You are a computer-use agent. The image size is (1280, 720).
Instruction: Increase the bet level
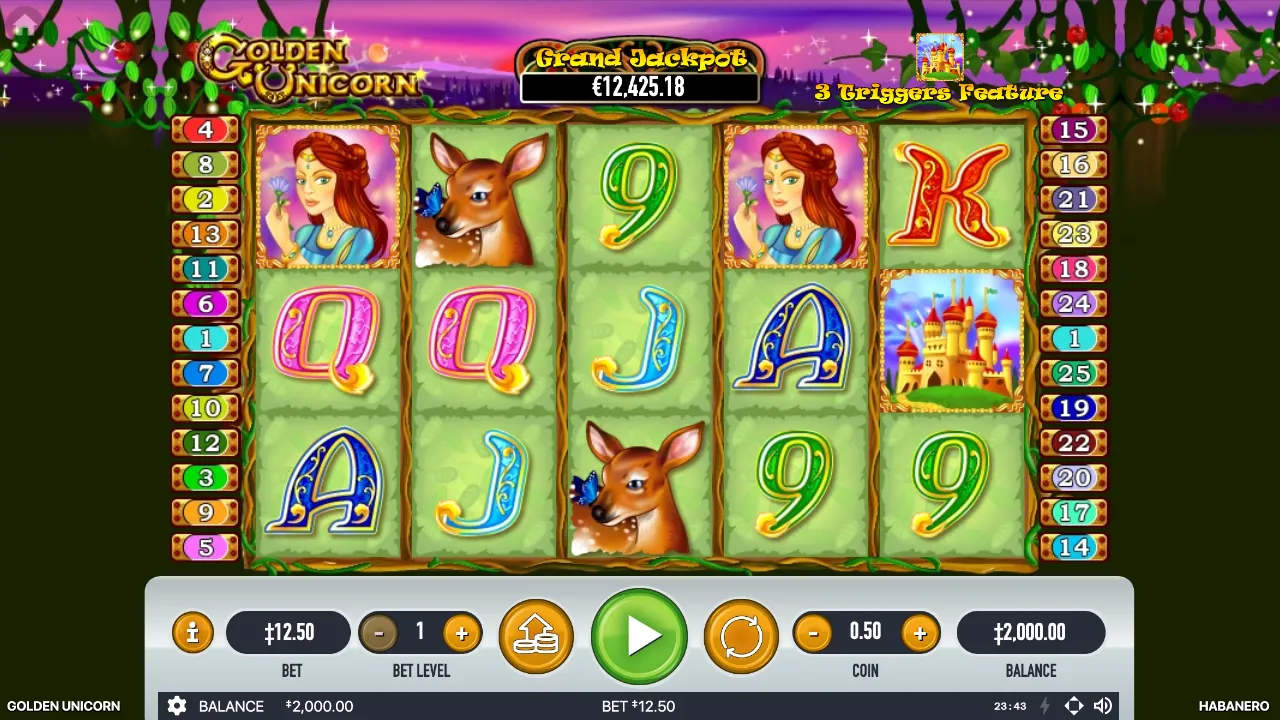(x=461, y=633)
